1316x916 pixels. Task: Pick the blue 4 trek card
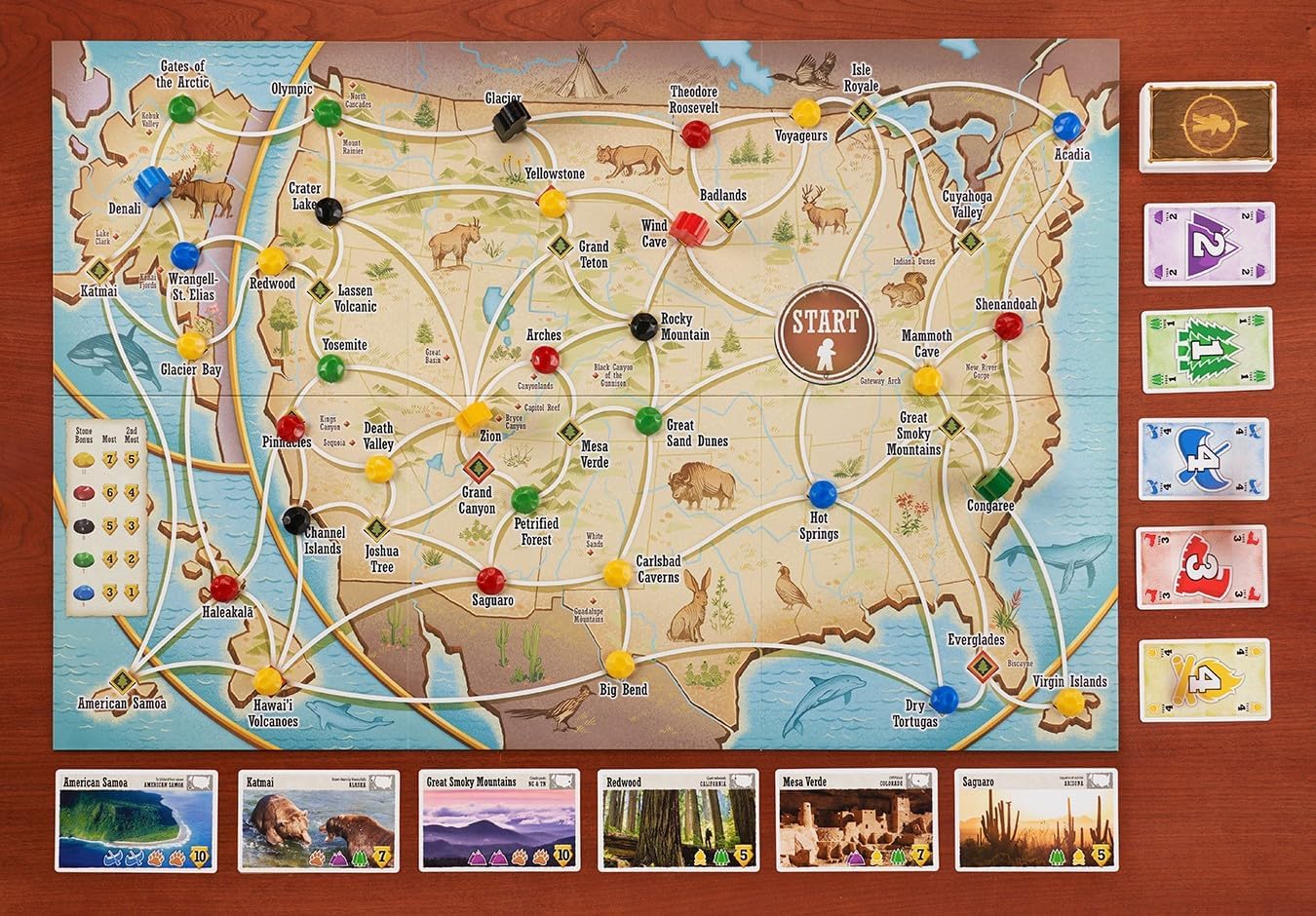point(1207,457)
